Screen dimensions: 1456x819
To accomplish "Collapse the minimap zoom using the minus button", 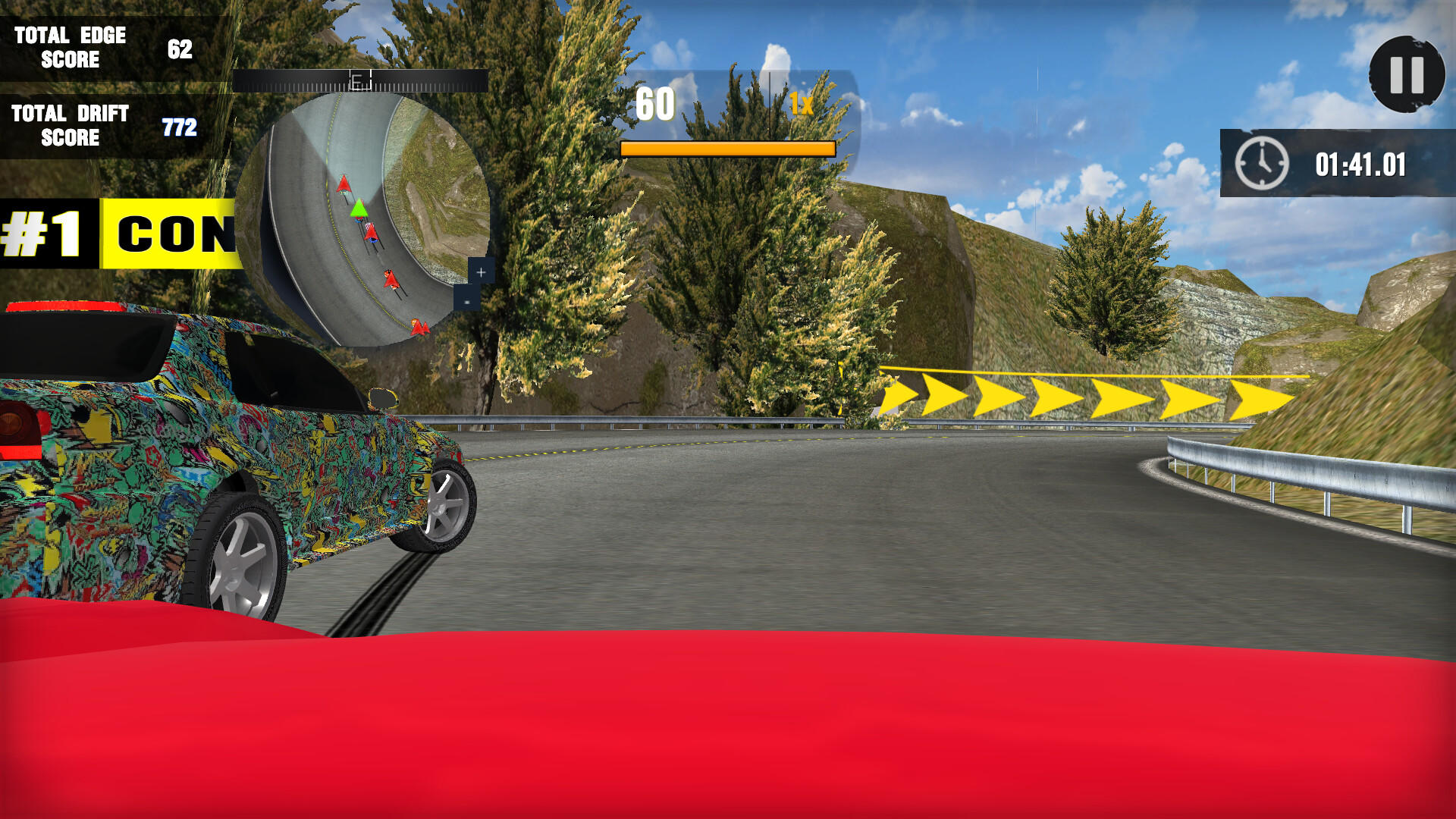I will coord(467,300).
